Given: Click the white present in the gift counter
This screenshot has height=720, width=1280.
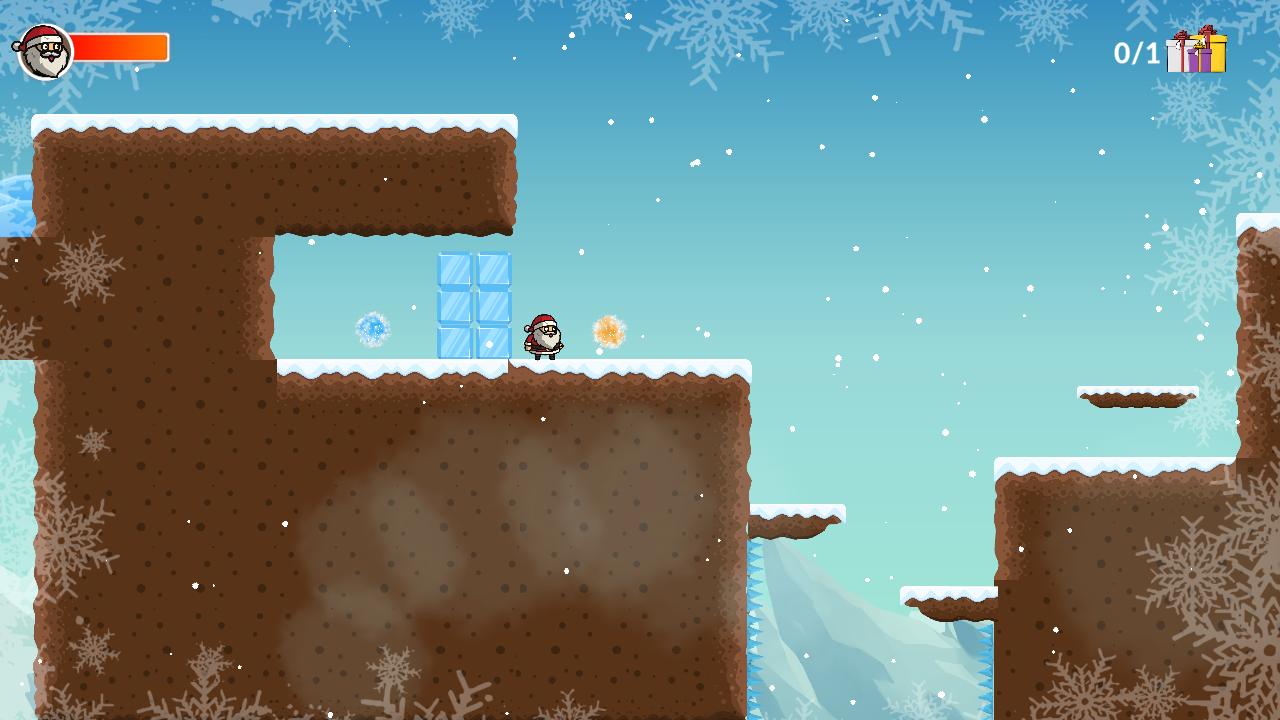Looking at the screenshot, I should pyautogui.click(x=1175, y=58).
